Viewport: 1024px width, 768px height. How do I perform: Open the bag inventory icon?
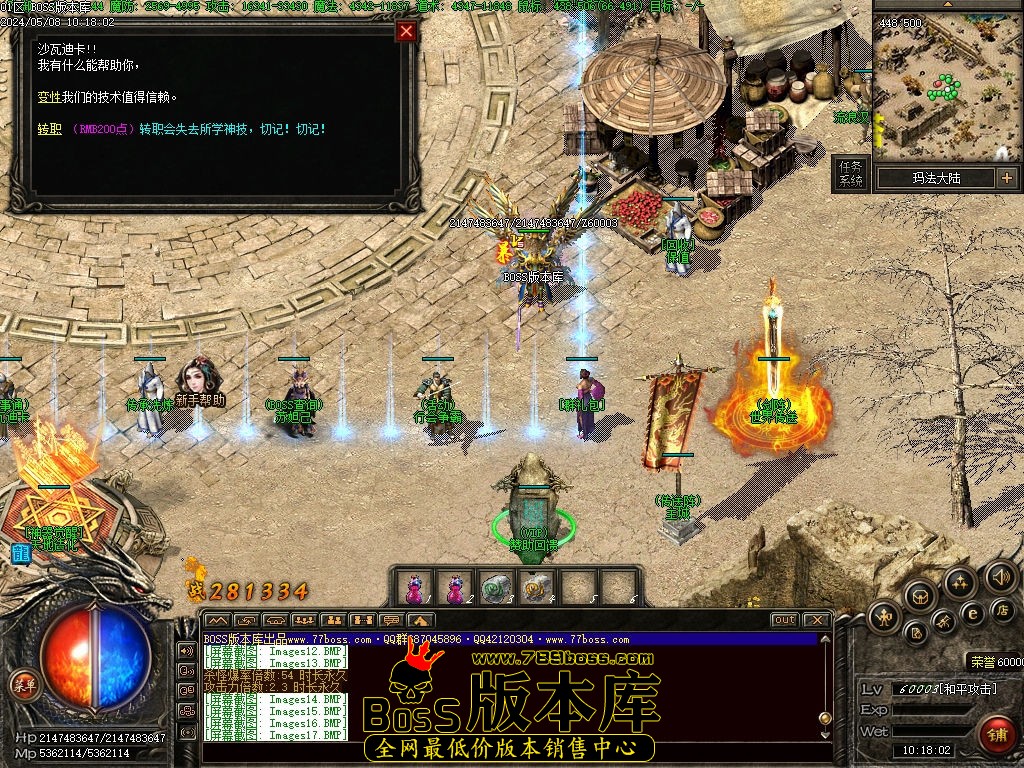click(x=921, y=597)
